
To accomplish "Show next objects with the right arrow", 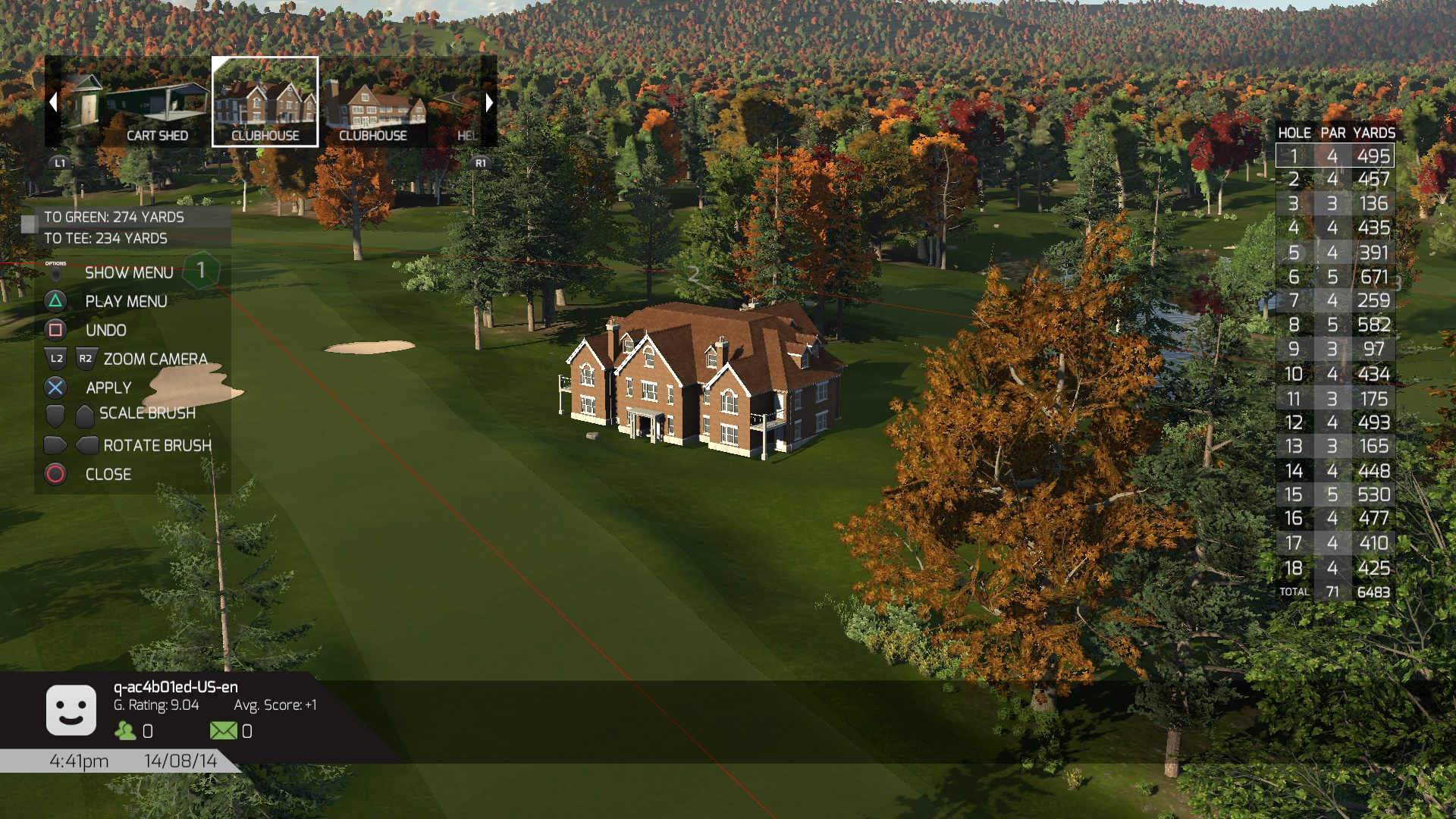I will 489,102.
